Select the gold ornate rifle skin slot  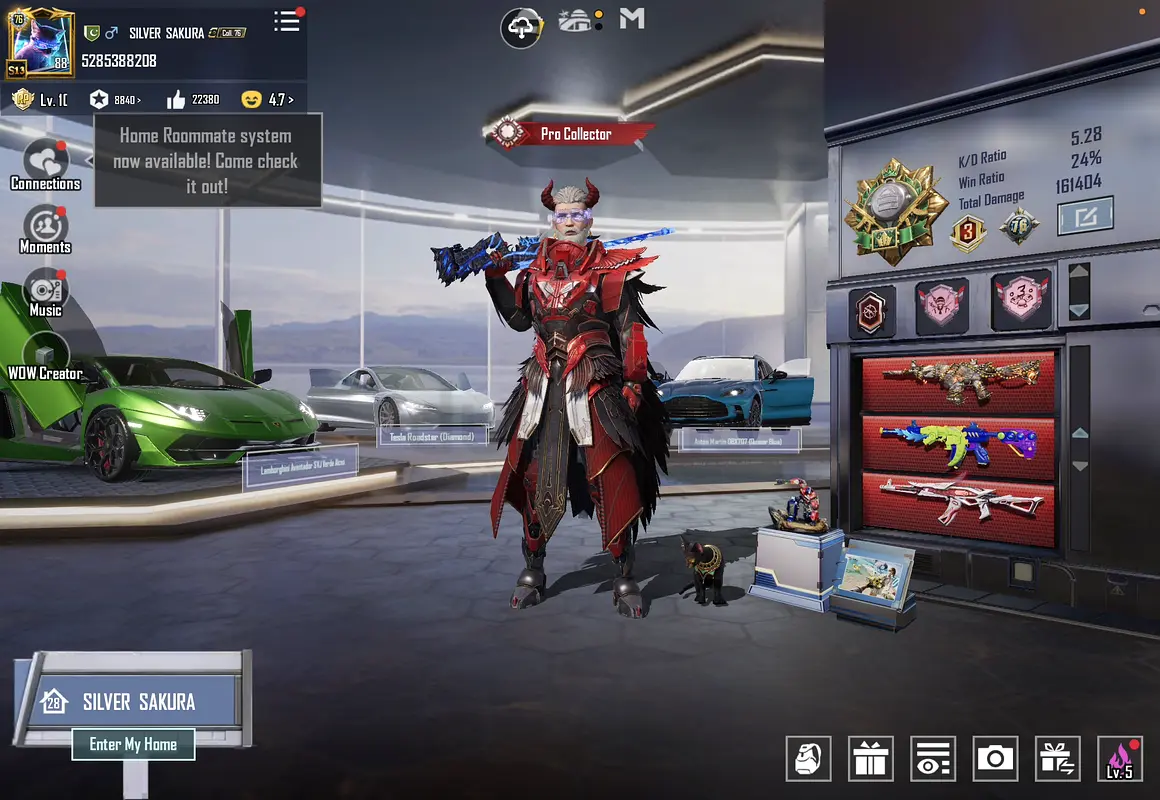tap(958, 382)
